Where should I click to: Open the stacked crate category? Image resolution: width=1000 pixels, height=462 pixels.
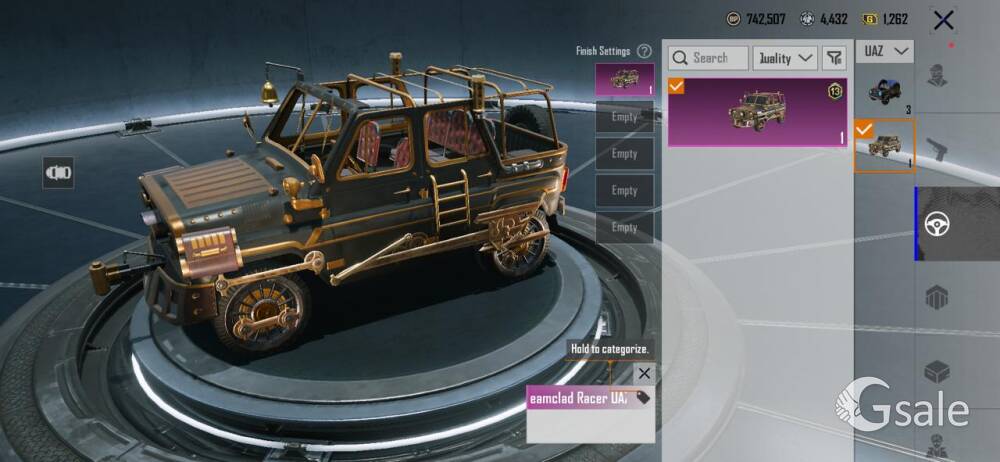[937, 298]
